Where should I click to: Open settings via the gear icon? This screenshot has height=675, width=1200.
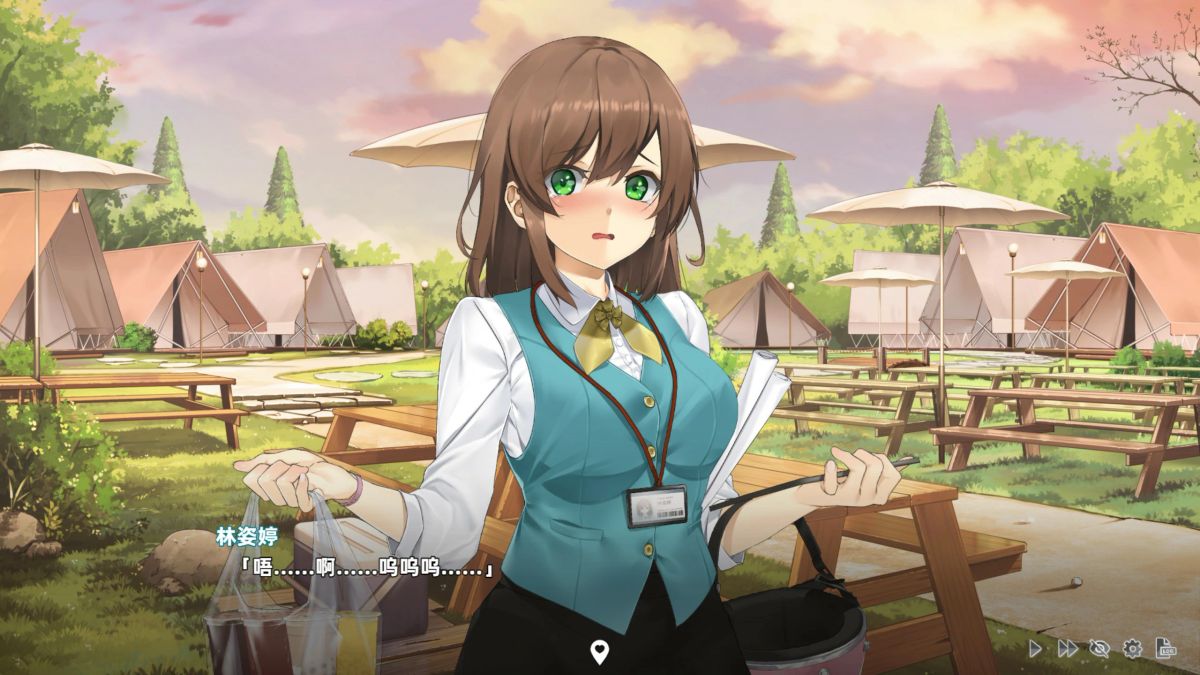click(x=1132, y=648)
